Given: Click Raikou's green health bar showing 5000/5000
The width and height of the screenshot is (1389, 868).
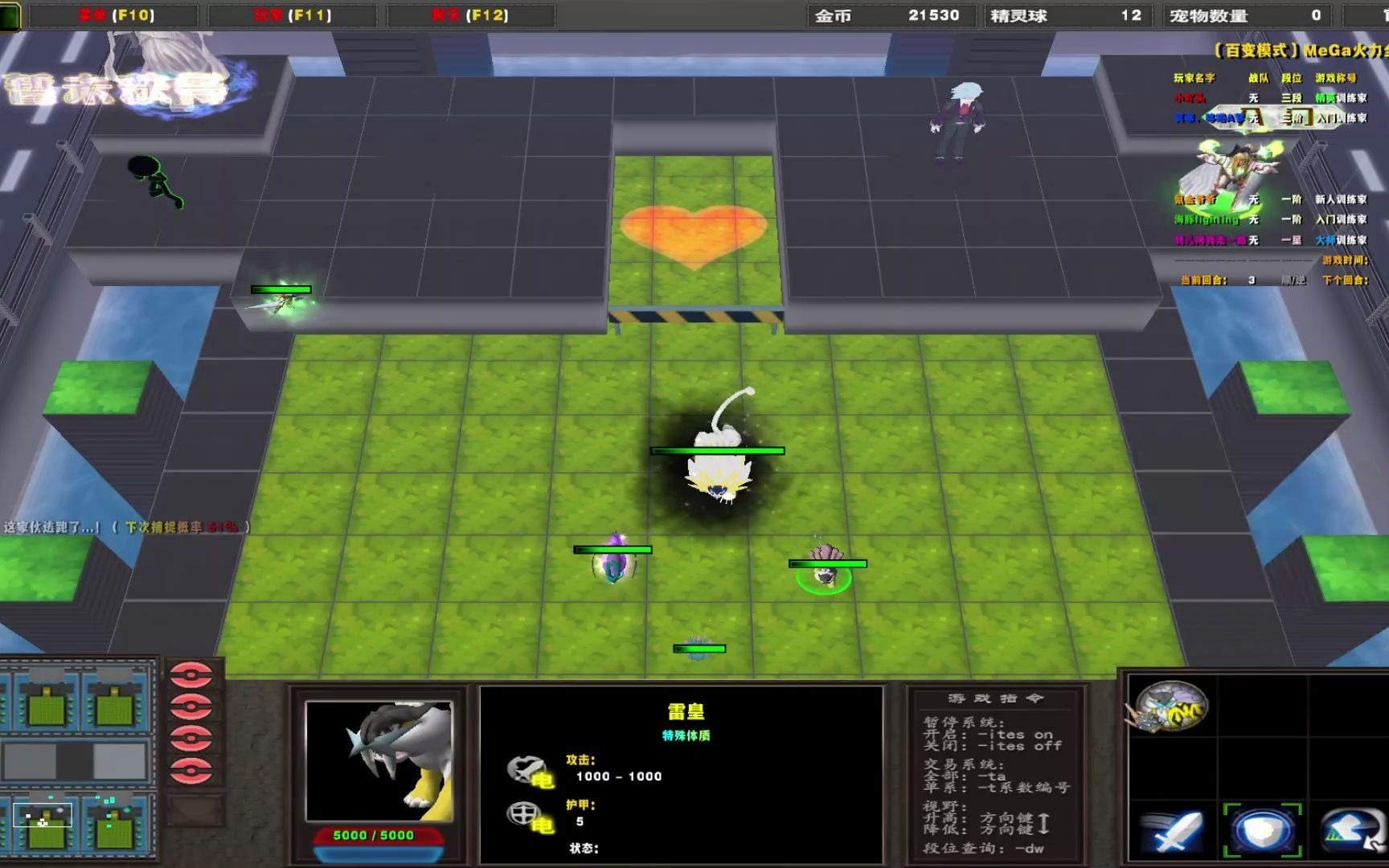Looking at the screenshot, I should pyautogui.click(x=375, y=835).
